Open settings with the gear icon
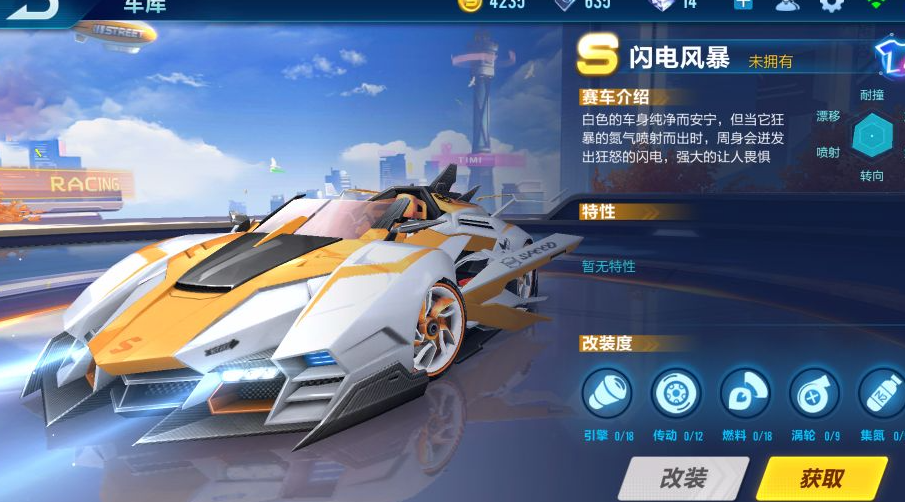Image resolution: width=905 pixels, height=502 pixels. pyautogui.click(x=831, y=4)
